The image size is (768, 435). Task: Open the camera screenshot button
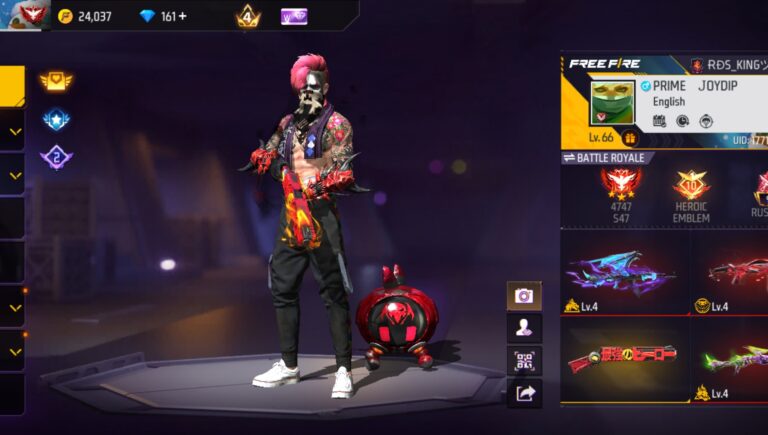click(524, 295)
